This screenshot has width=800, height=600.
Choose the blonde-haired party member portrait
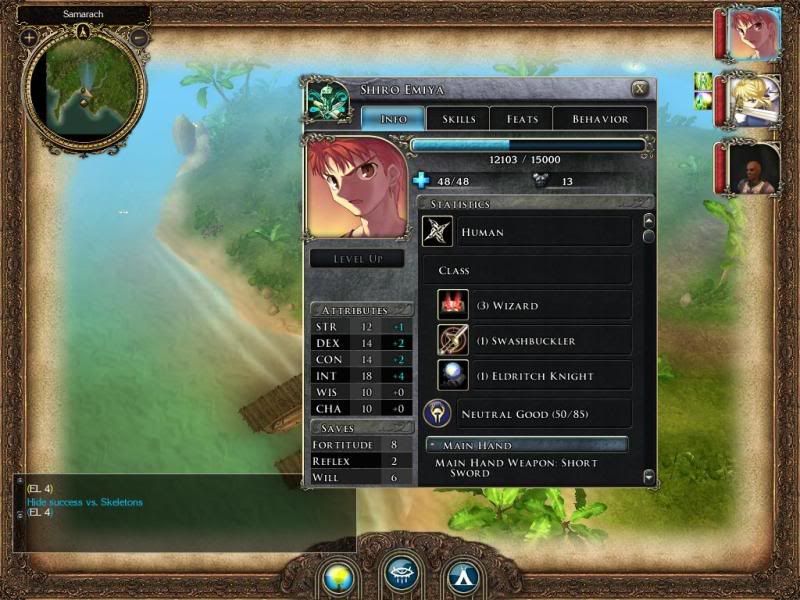click(x=753, y=100)
